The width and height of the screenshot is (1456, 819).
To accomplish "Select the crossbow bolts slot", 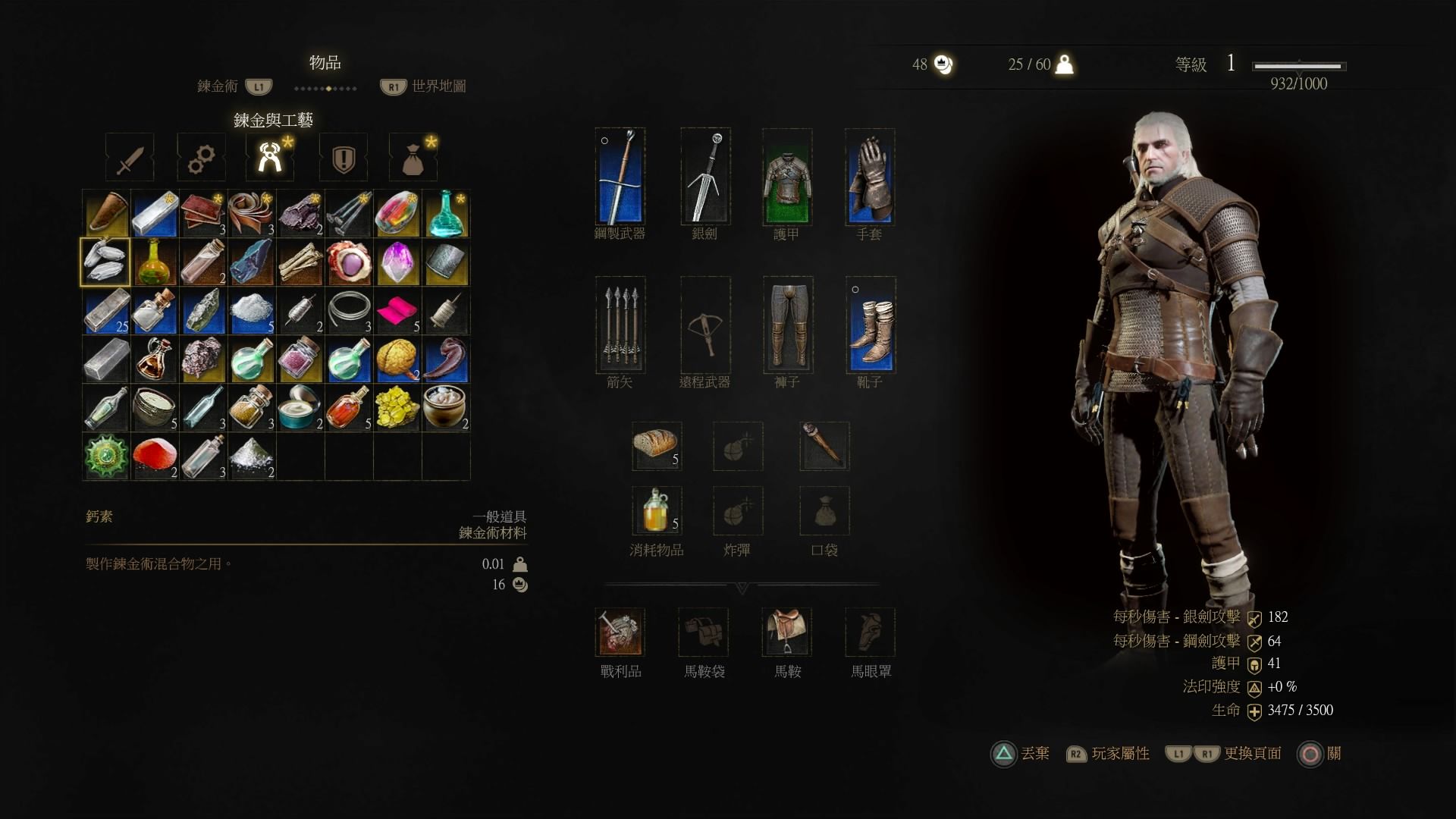I will (x=620, y=325).
